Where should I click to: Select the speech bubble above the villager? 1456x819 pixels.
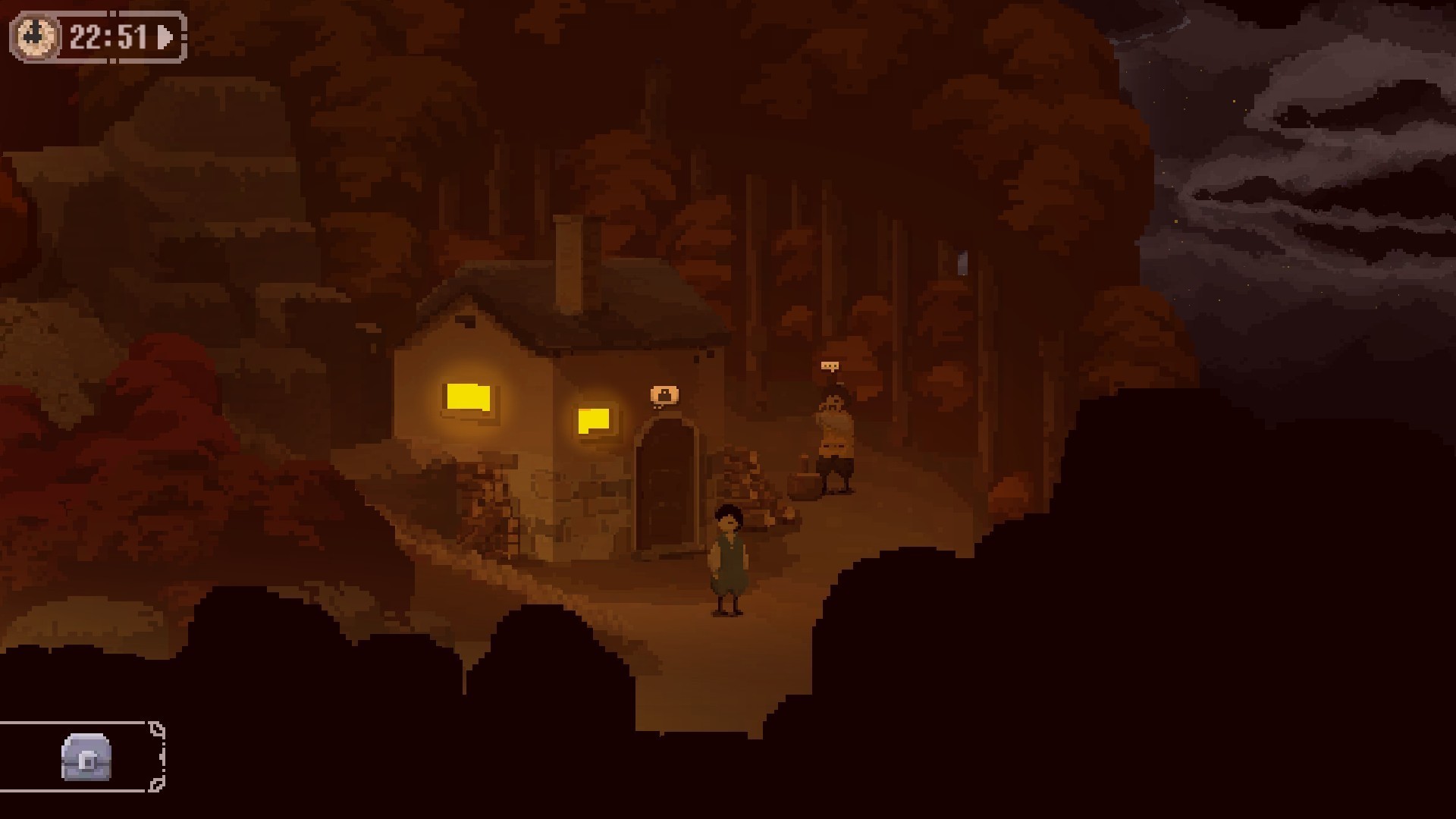(830, 366)
